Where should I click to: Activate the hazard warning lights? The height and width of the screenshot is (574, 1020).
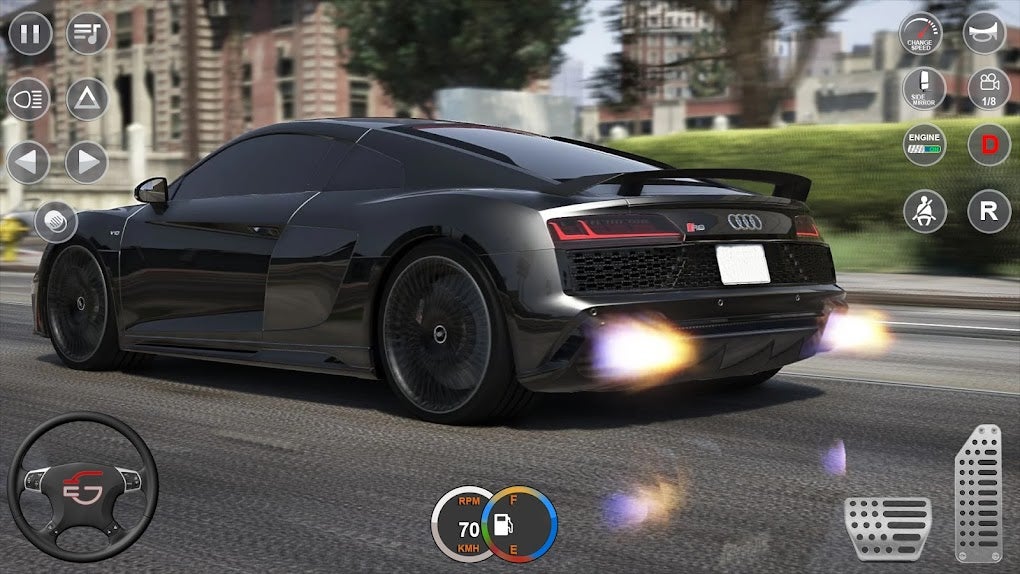click(87, 98)
